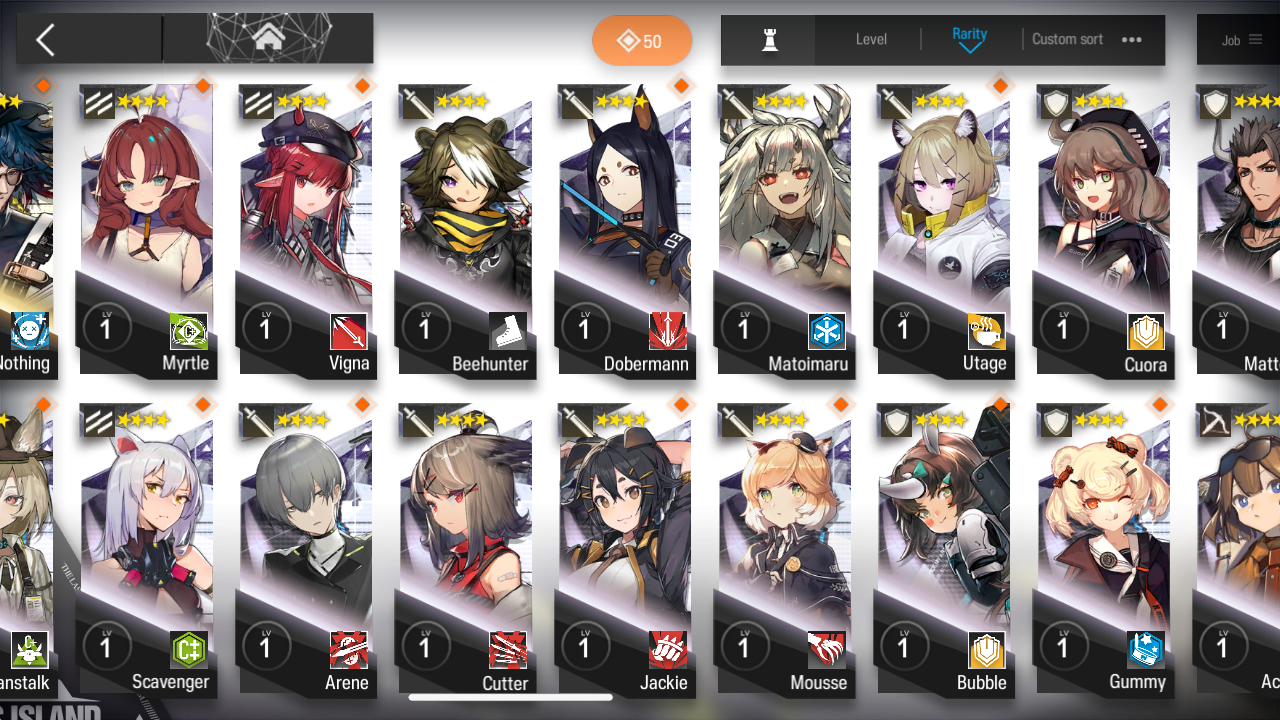Screen dimensions: 1280x720
Task: Return to the home screen
Action: tap(267, 39)
